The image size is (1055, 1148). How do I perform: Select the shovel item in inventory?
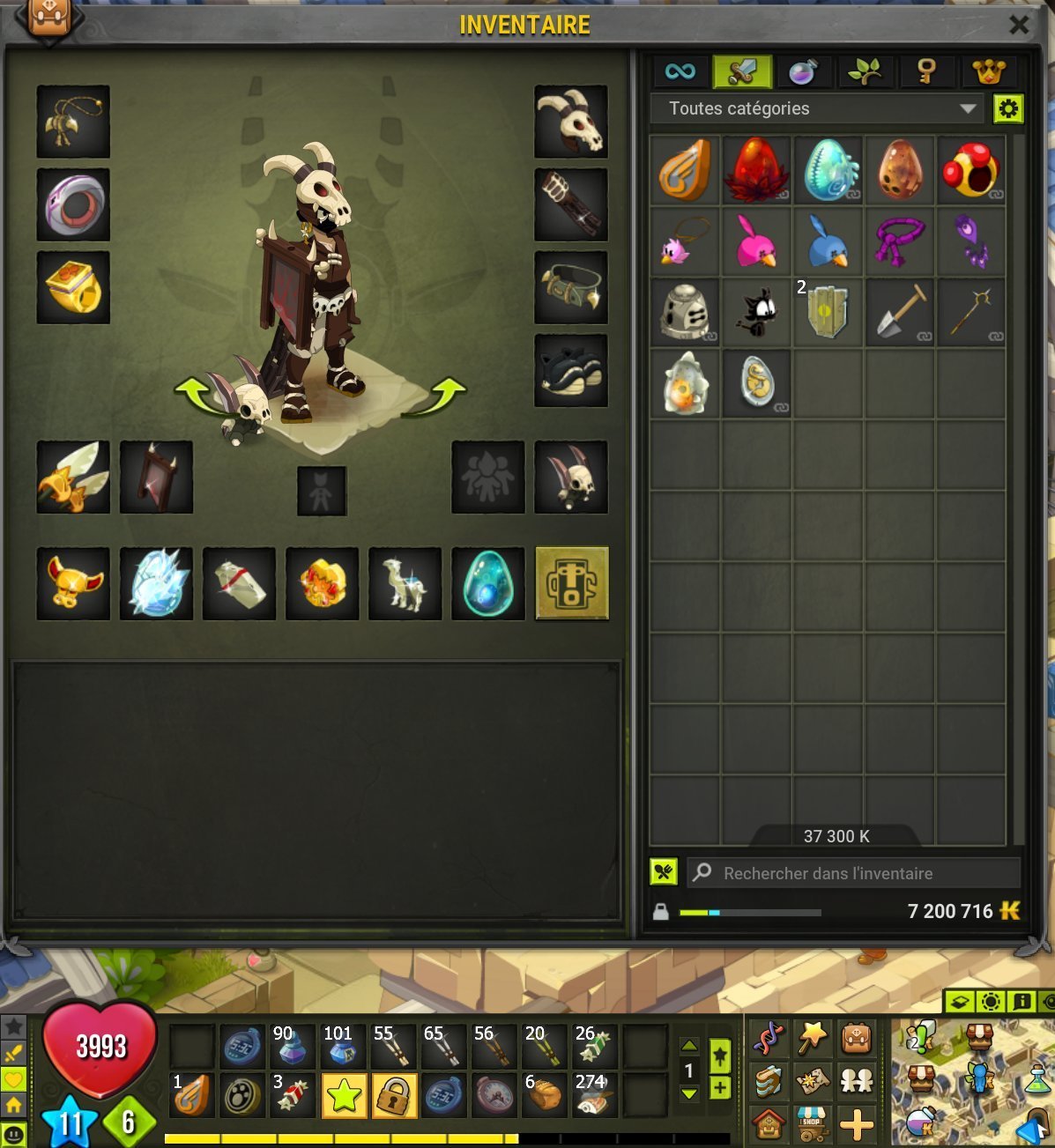(x=899, y=310)
